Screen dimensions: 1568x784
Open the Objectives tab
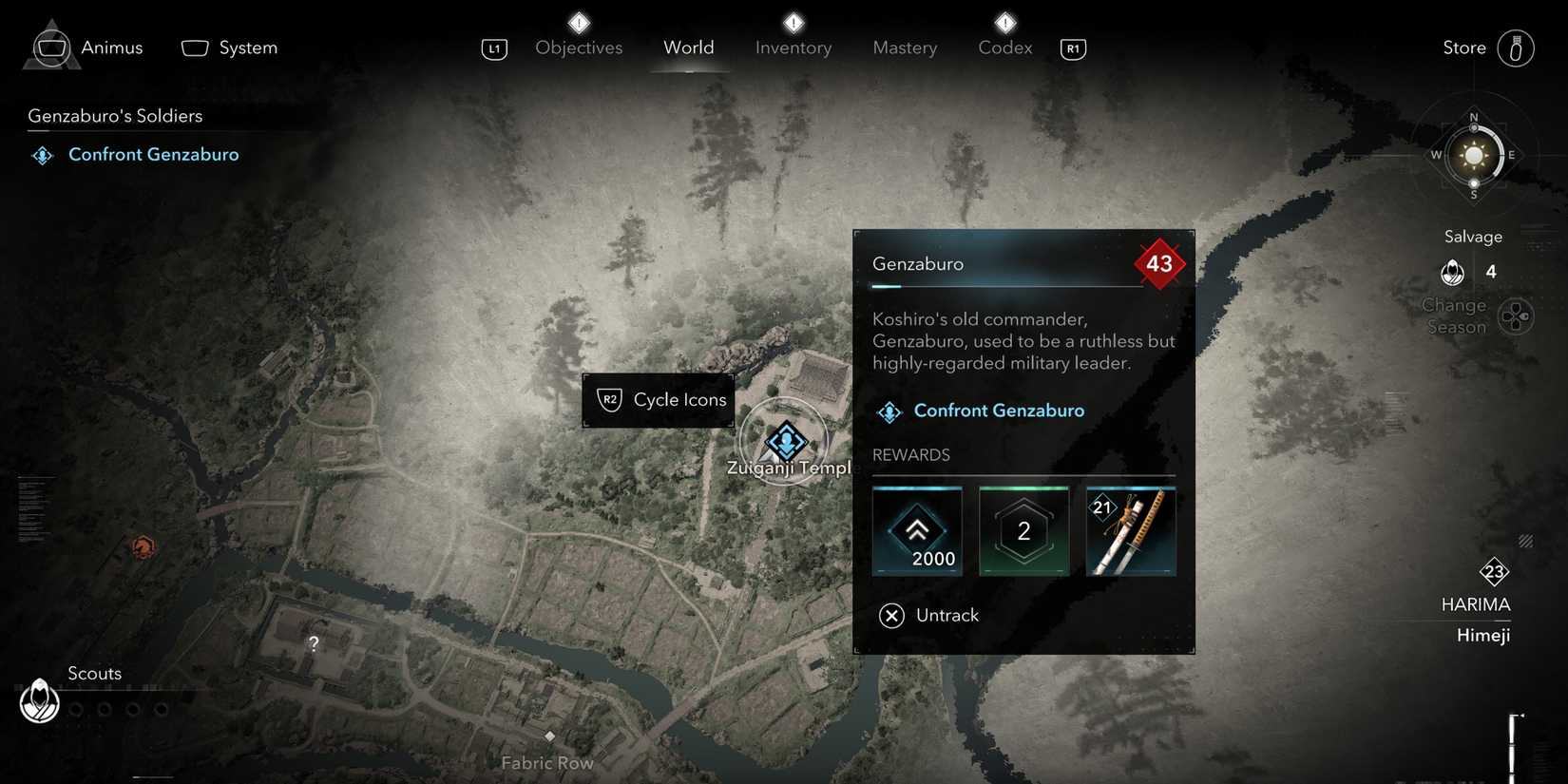click(578, 48)
